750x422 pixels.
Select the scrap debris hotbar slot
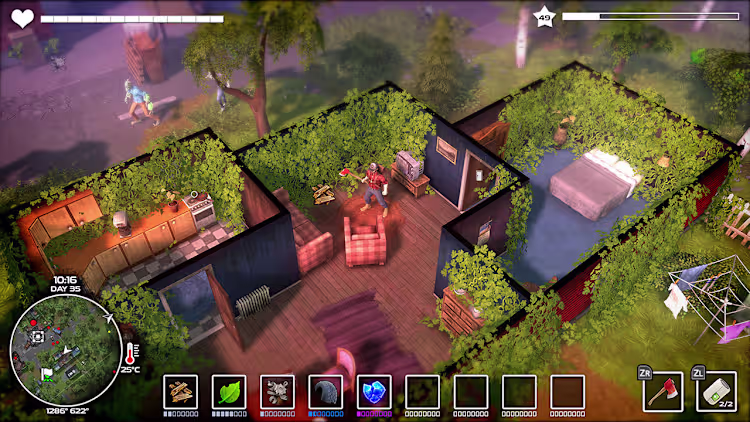coord(277,391)
